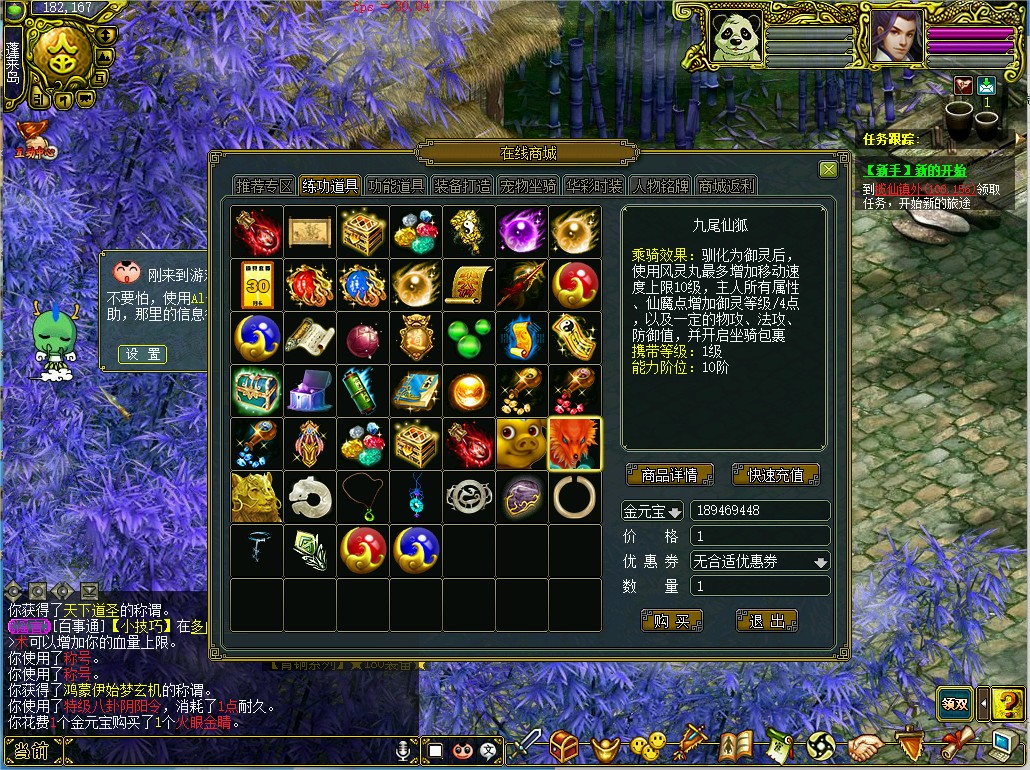Show the 宠物坐骑 category
The image size is (1030, 770).
click(x=528, y=186)
